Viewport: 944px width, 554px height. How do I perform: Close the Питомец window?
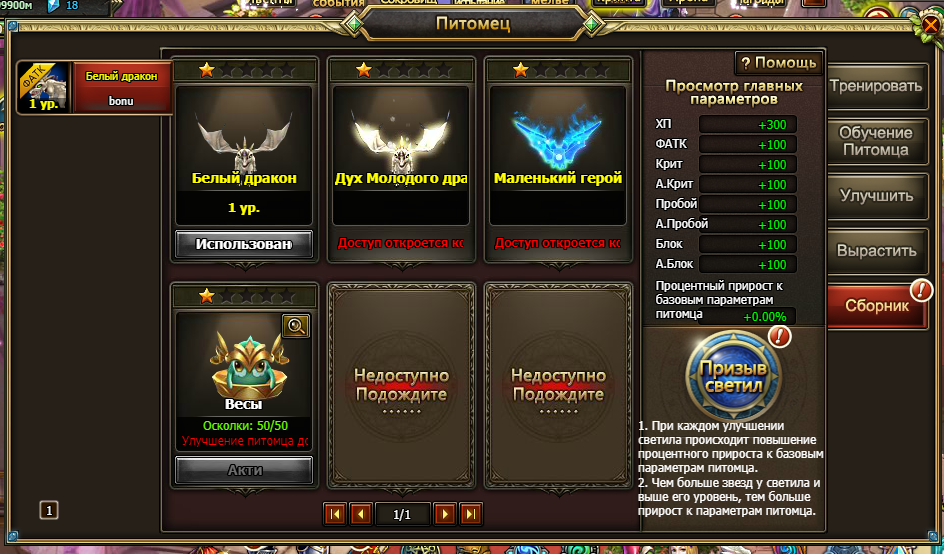pyautogui.click(x=932, y=22)
